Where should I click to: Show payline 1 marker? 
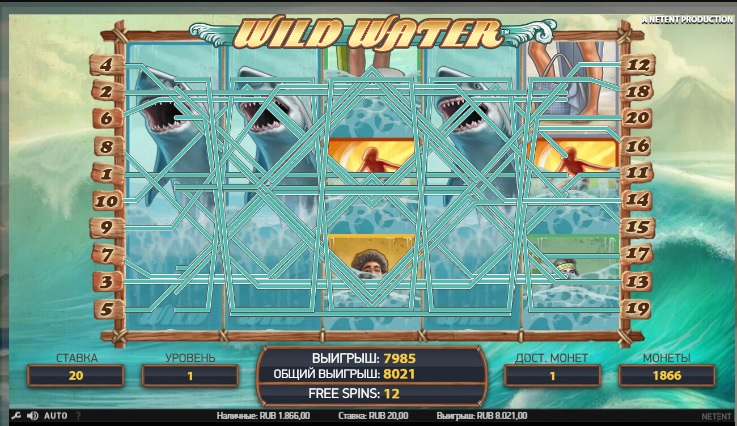coord(106,173)
